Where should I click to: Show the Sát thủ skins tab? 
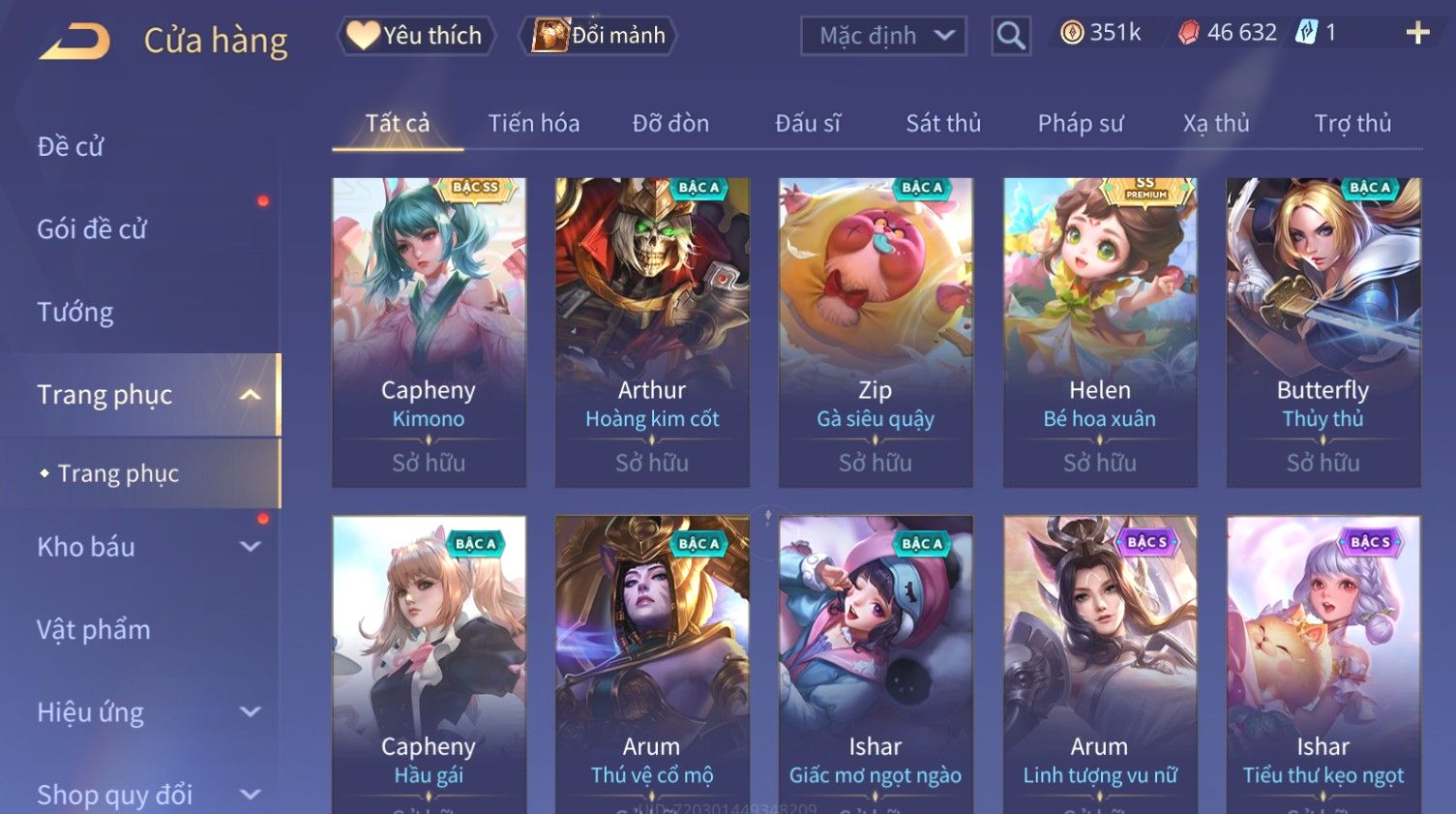click(942, 124)
